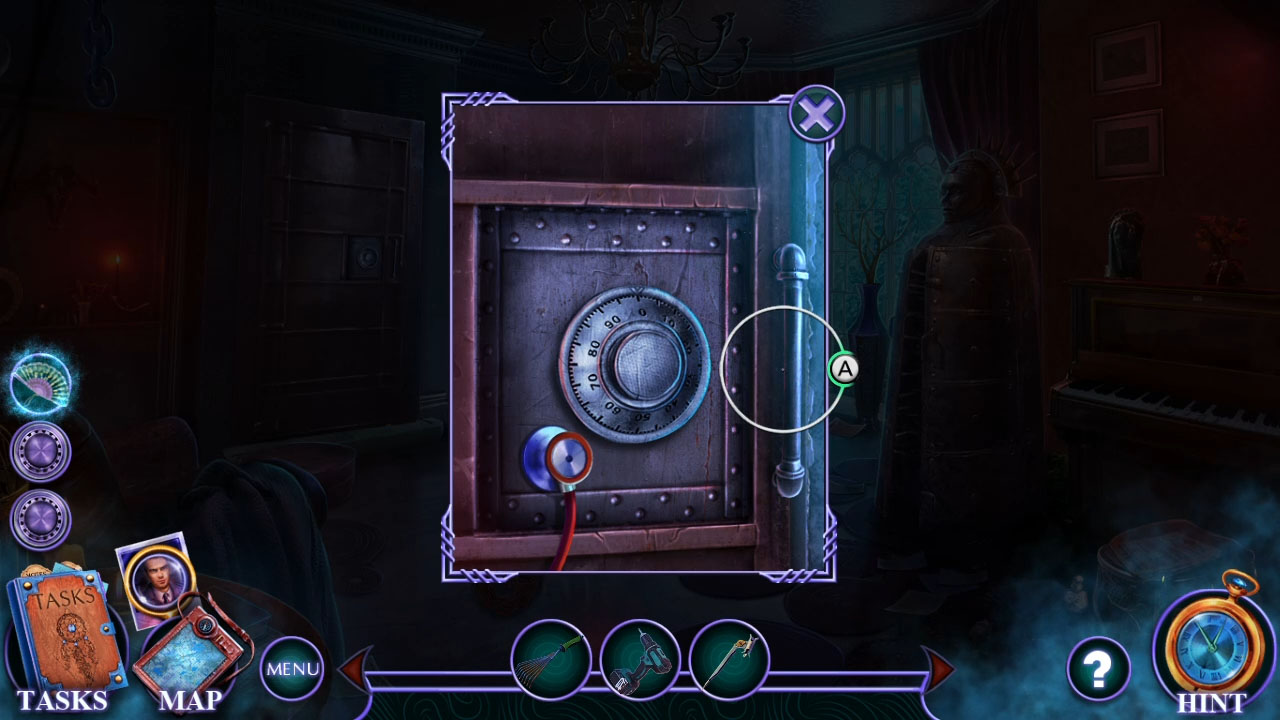Close the safe zoom view

(x=817, y=113)
